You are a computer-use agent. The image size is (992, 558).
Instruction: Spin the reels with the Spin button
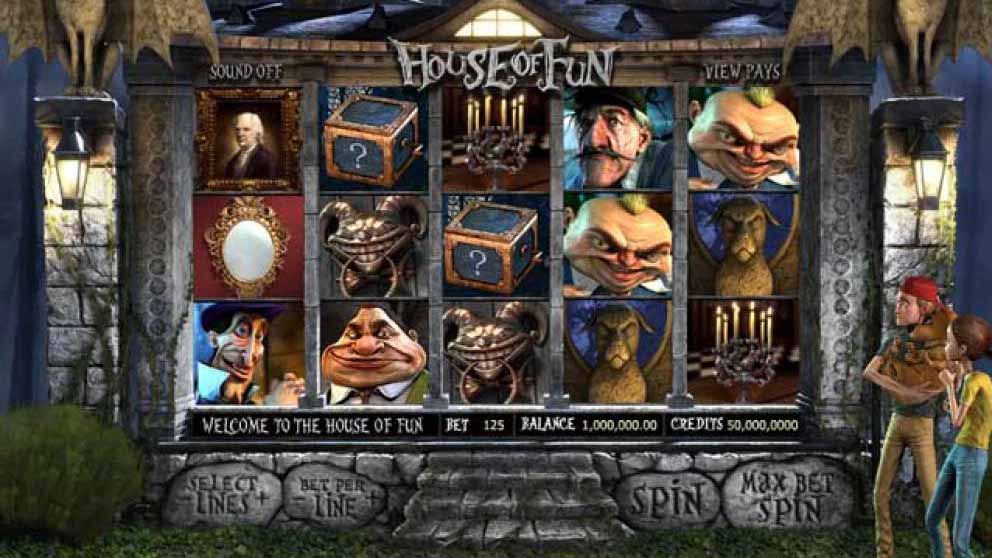point(667,498)
